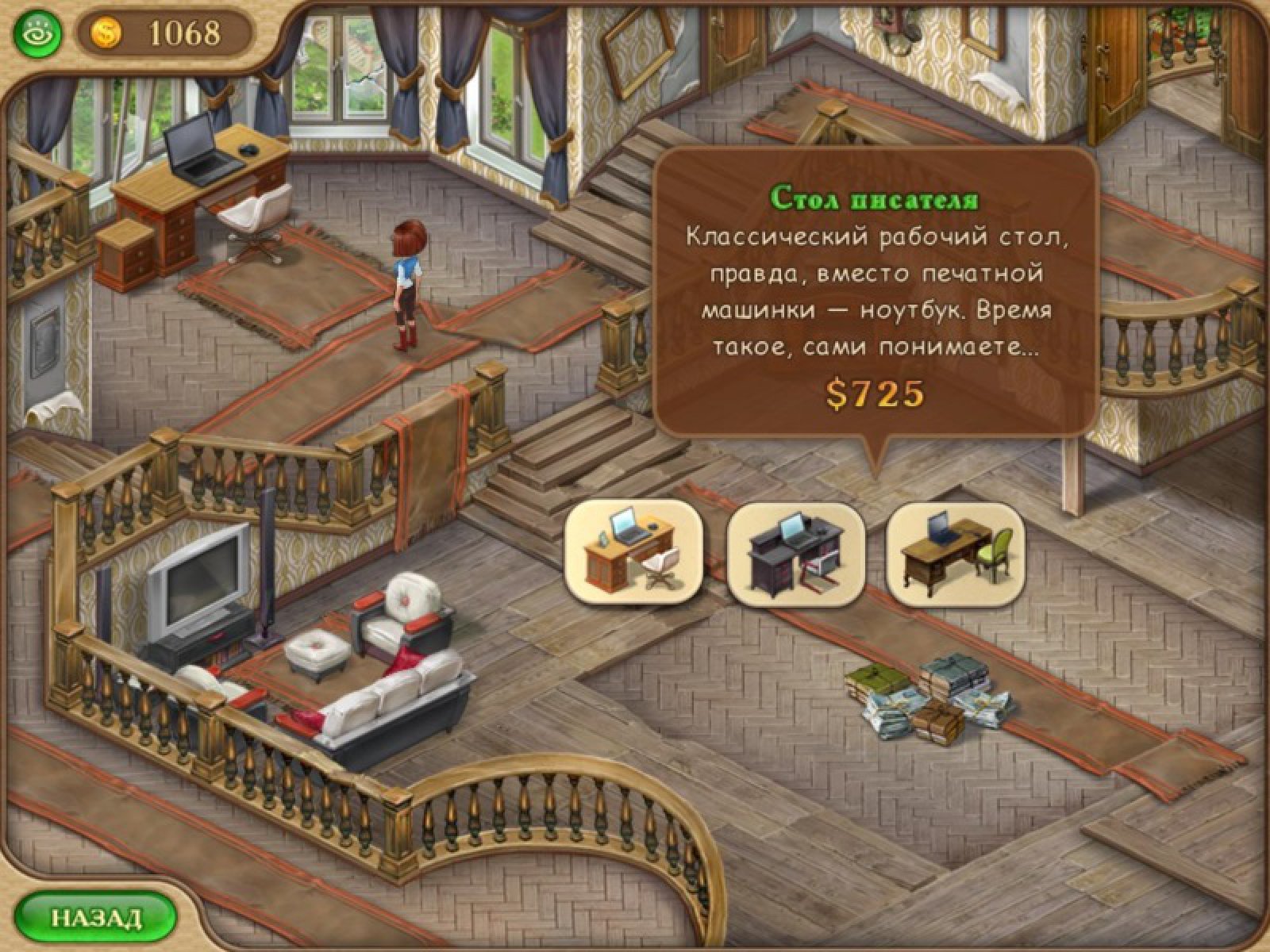The image size is (1270, 952).
Task: Choose the black modern desk option
Action: click(795, 552)
